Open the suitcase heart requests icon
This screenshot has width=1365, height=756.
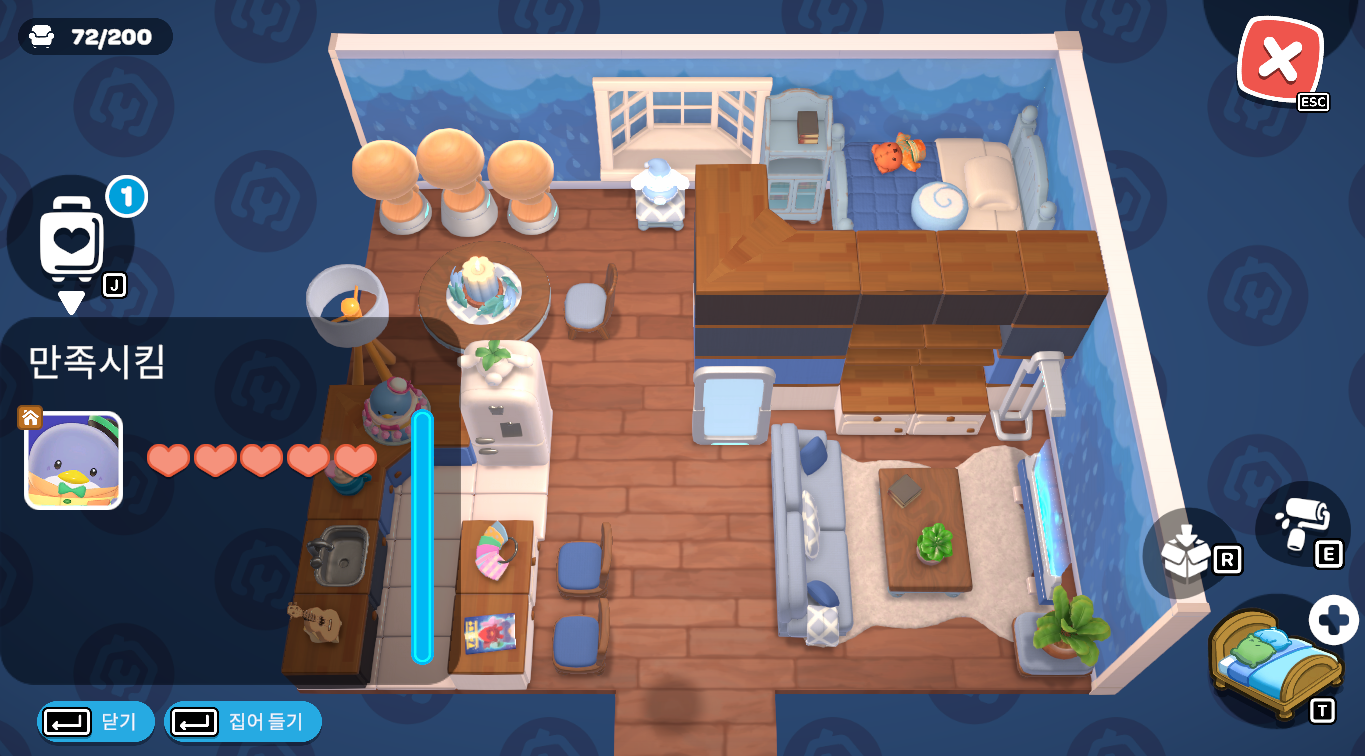pos(71,238)
